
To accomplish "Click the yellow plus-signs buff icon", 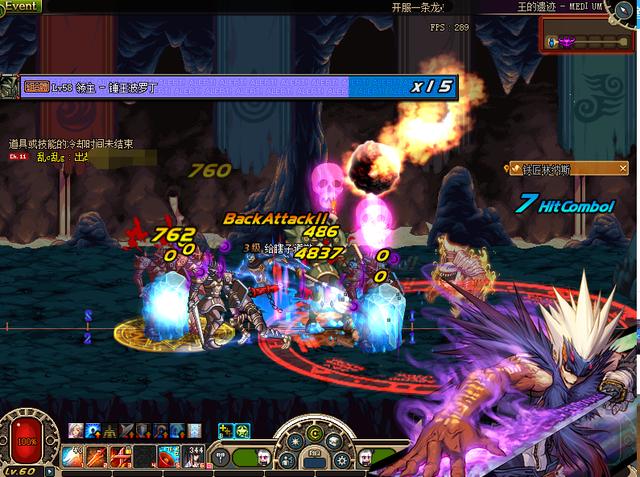I will (225, 431).
